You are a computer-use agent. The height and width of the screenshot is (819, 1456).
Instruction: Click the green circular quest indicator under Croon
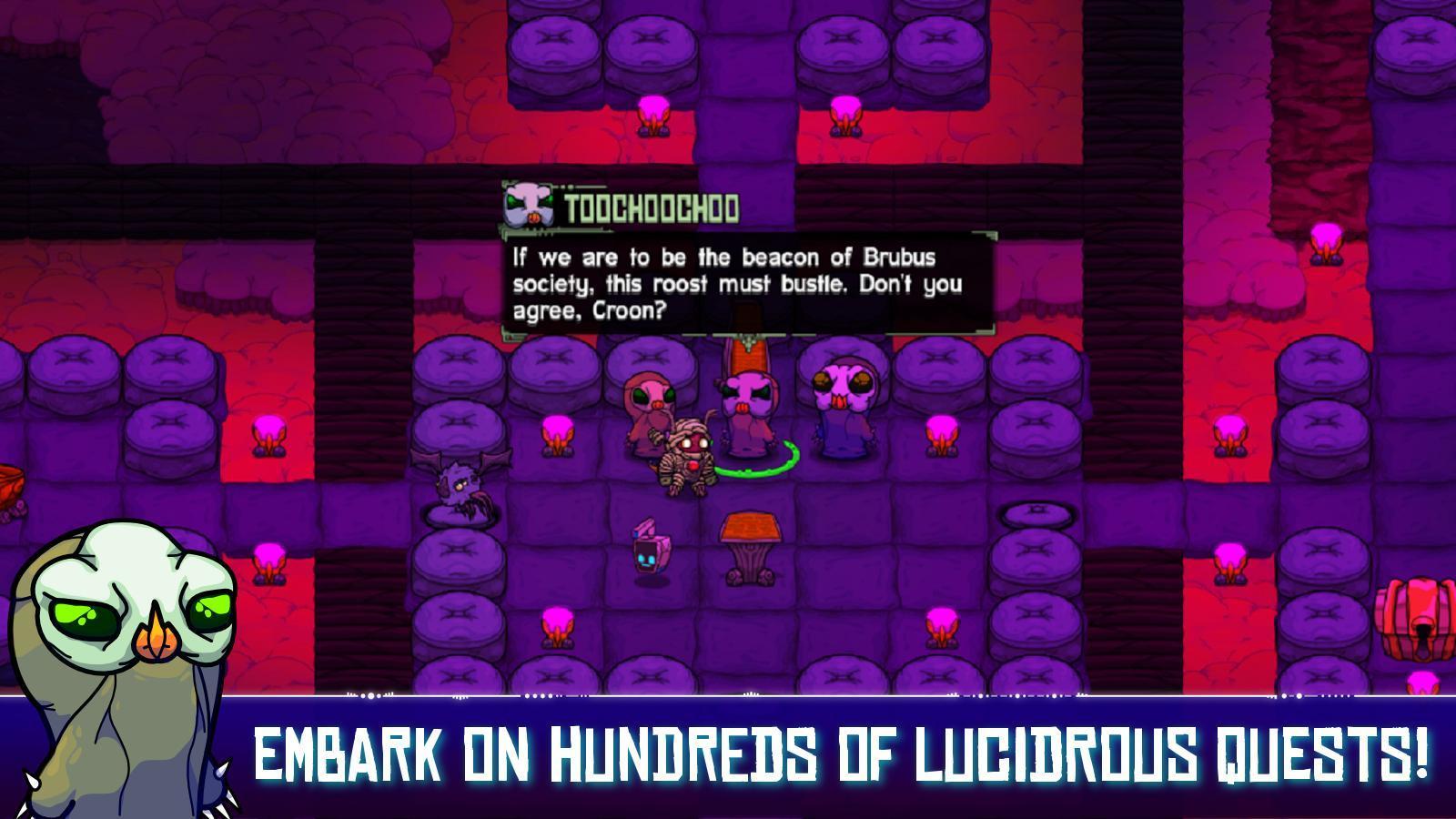click(x=760, y=464)
